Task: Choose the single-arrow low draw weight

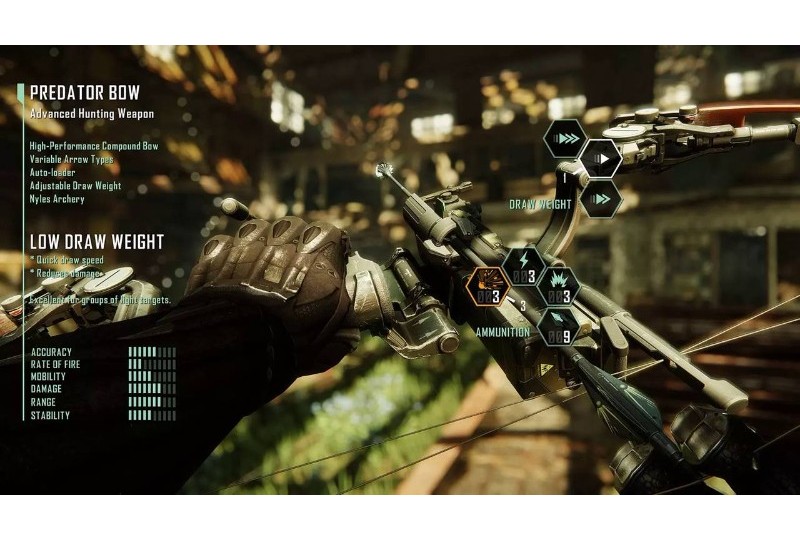Action: click(601, 158)
